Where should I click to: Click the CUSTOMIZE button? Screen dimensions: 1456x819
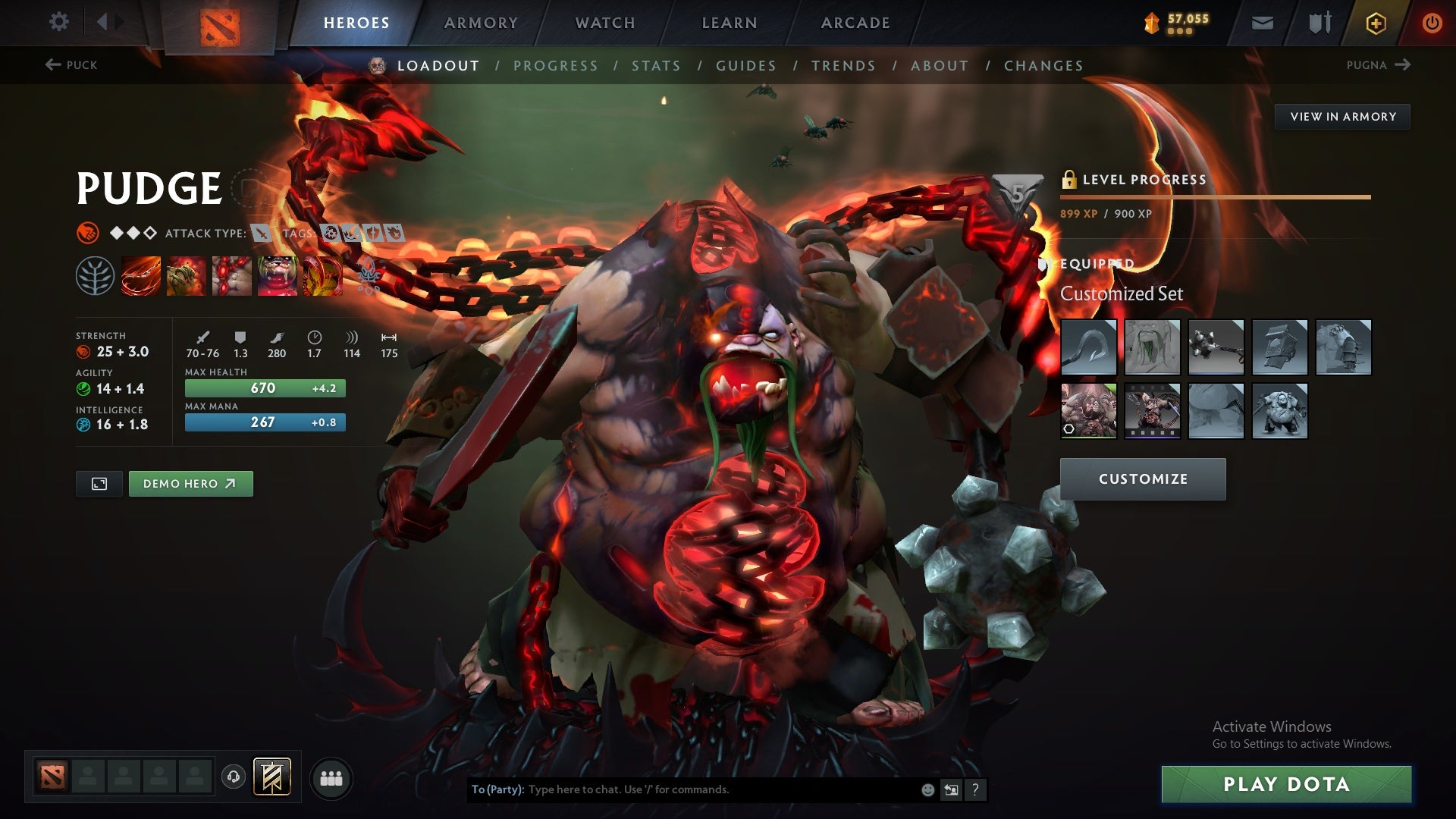pyautogui.click(x=1142, y=479)
